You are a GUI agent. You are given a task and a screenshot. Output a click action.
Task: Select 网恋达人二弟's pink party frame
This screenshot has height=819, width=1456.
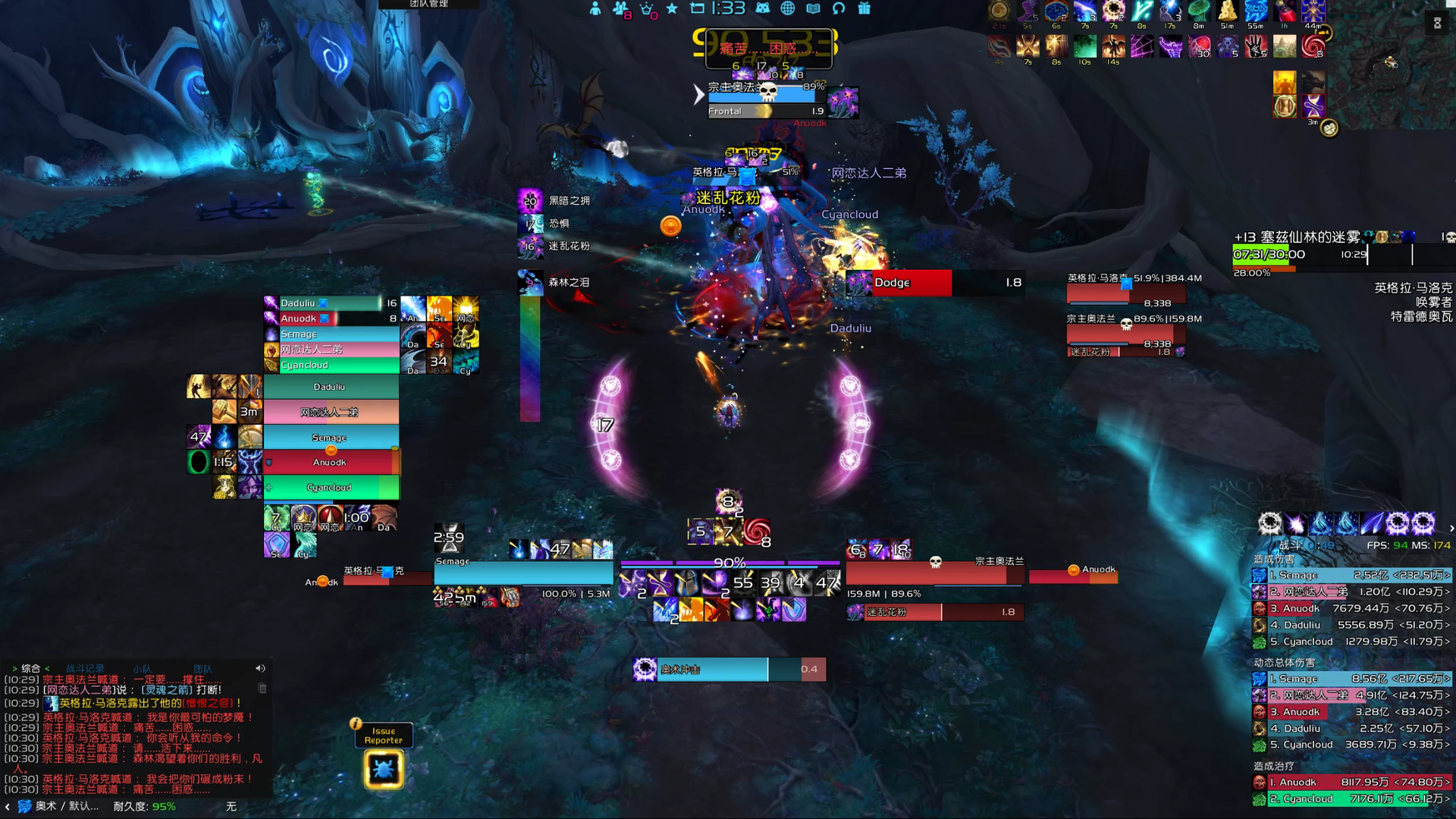pos(331,412)
